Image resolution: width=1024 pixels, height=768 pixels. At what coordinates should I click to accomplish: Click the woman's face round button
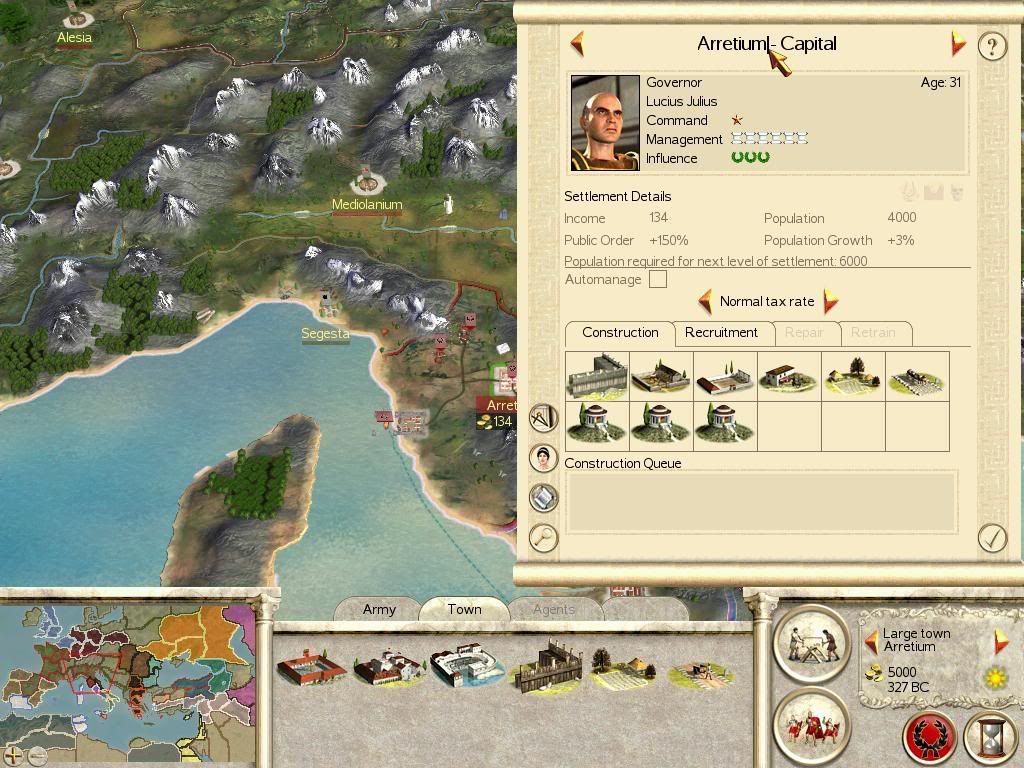543,458
